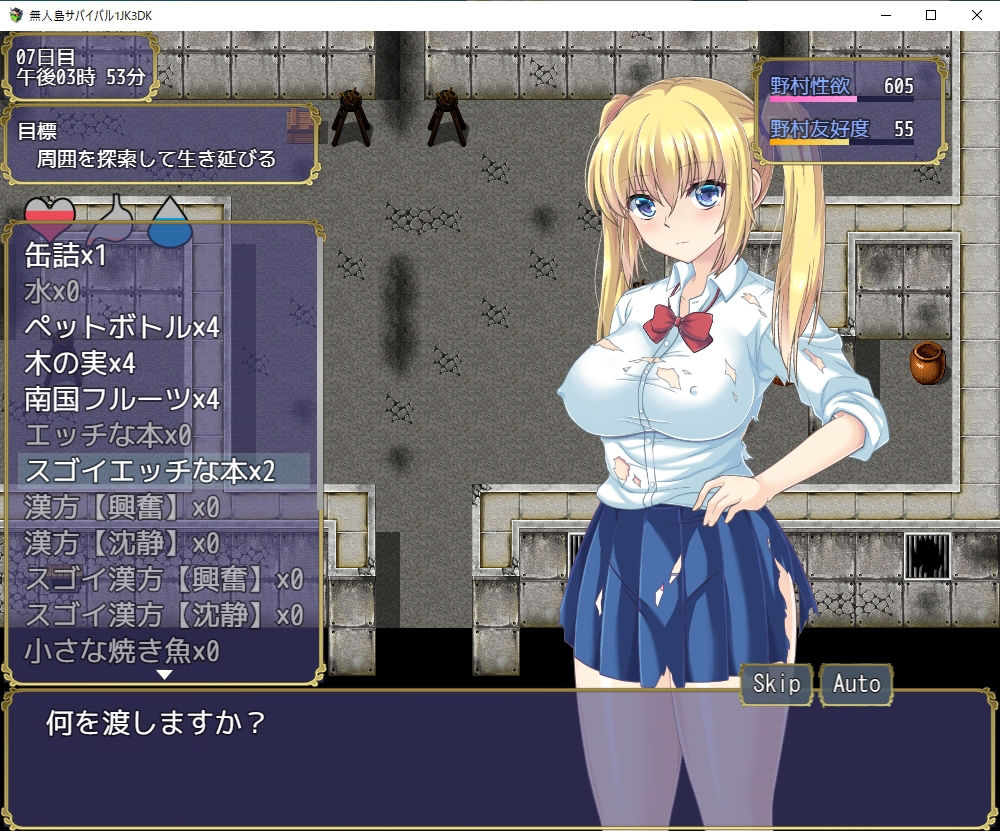The width and height of the screenshot is (1000, 831).
Task: Minimize the game window
Action: pos(885,15)
